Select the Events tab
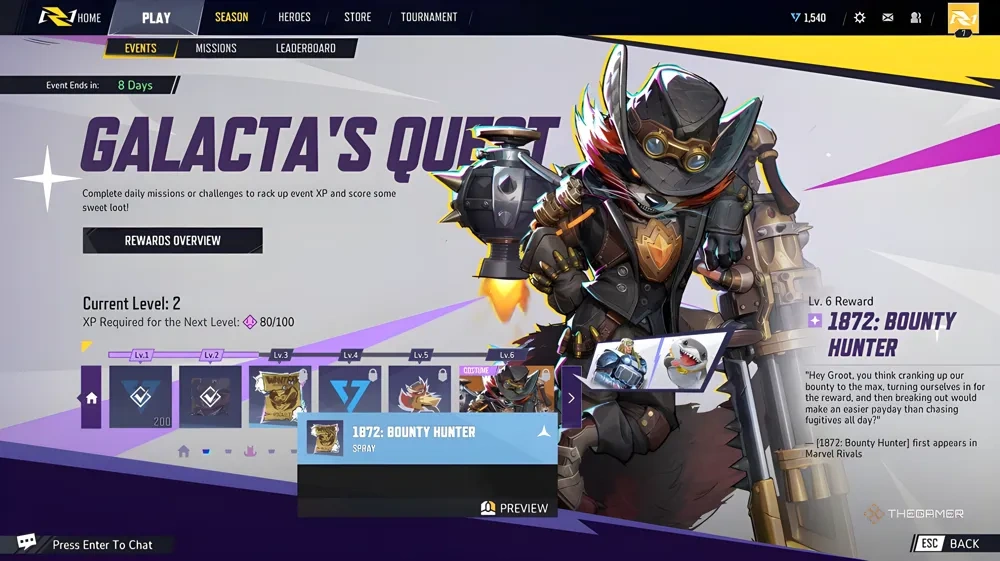The image size is (1000, 561). click(140, 48)
